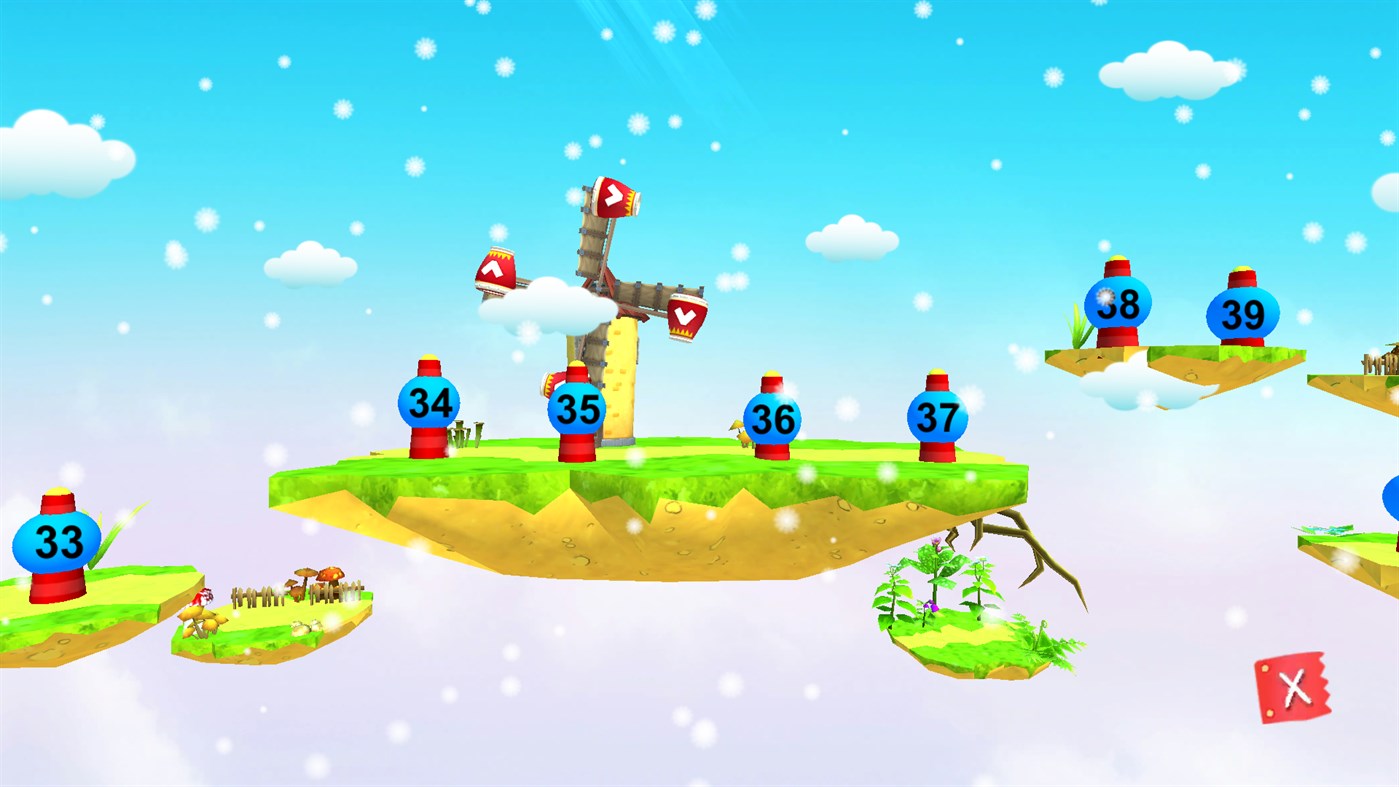
Task: Start level 35 near the windmill
Action: (578, 410)
